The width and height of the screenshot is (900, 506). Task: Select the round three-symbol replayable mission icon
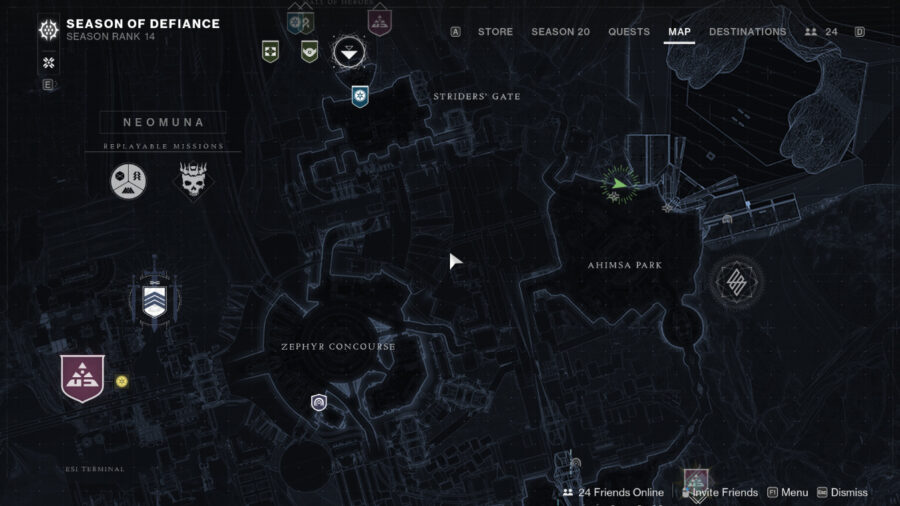(128, 180)
